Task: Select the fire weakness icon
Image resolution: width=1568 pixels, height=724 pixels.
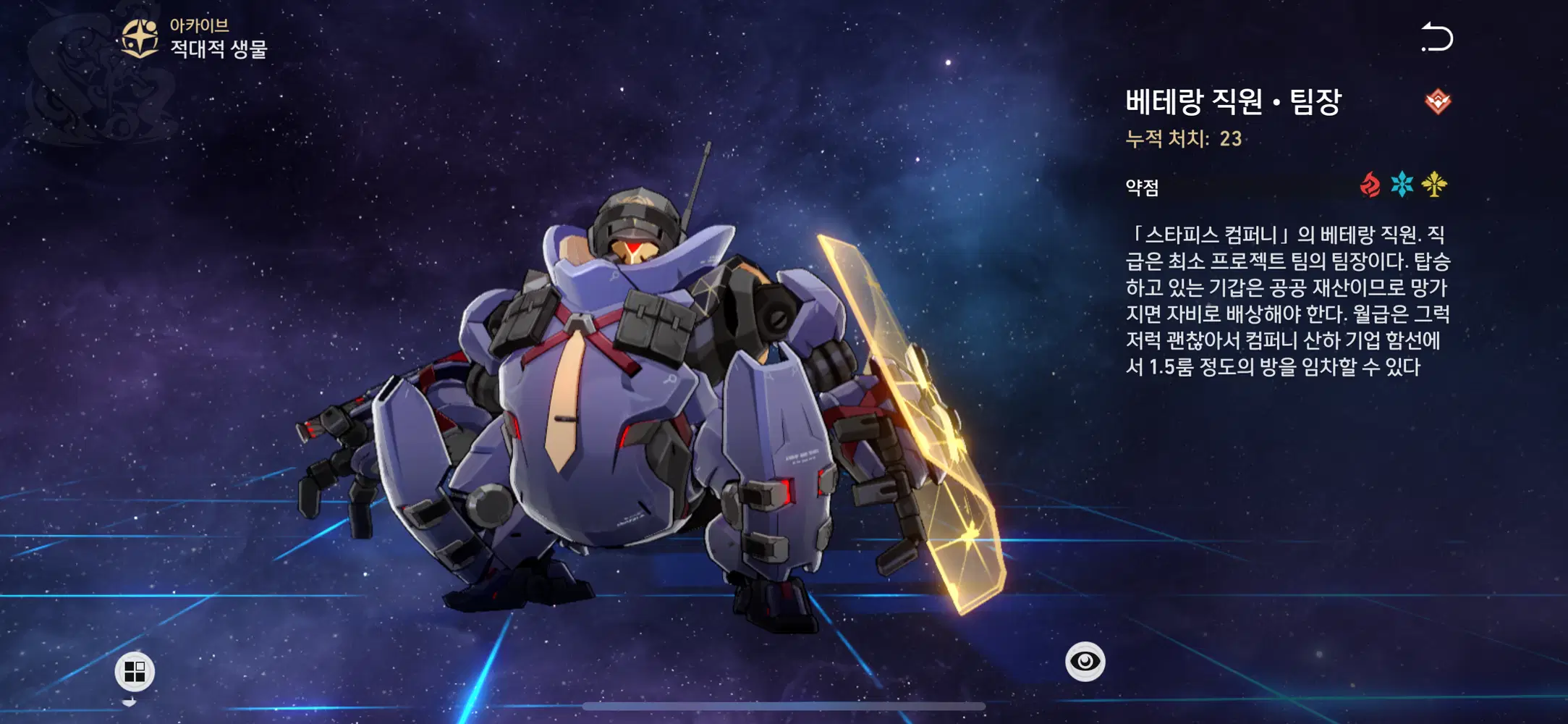Action: 1370,185
